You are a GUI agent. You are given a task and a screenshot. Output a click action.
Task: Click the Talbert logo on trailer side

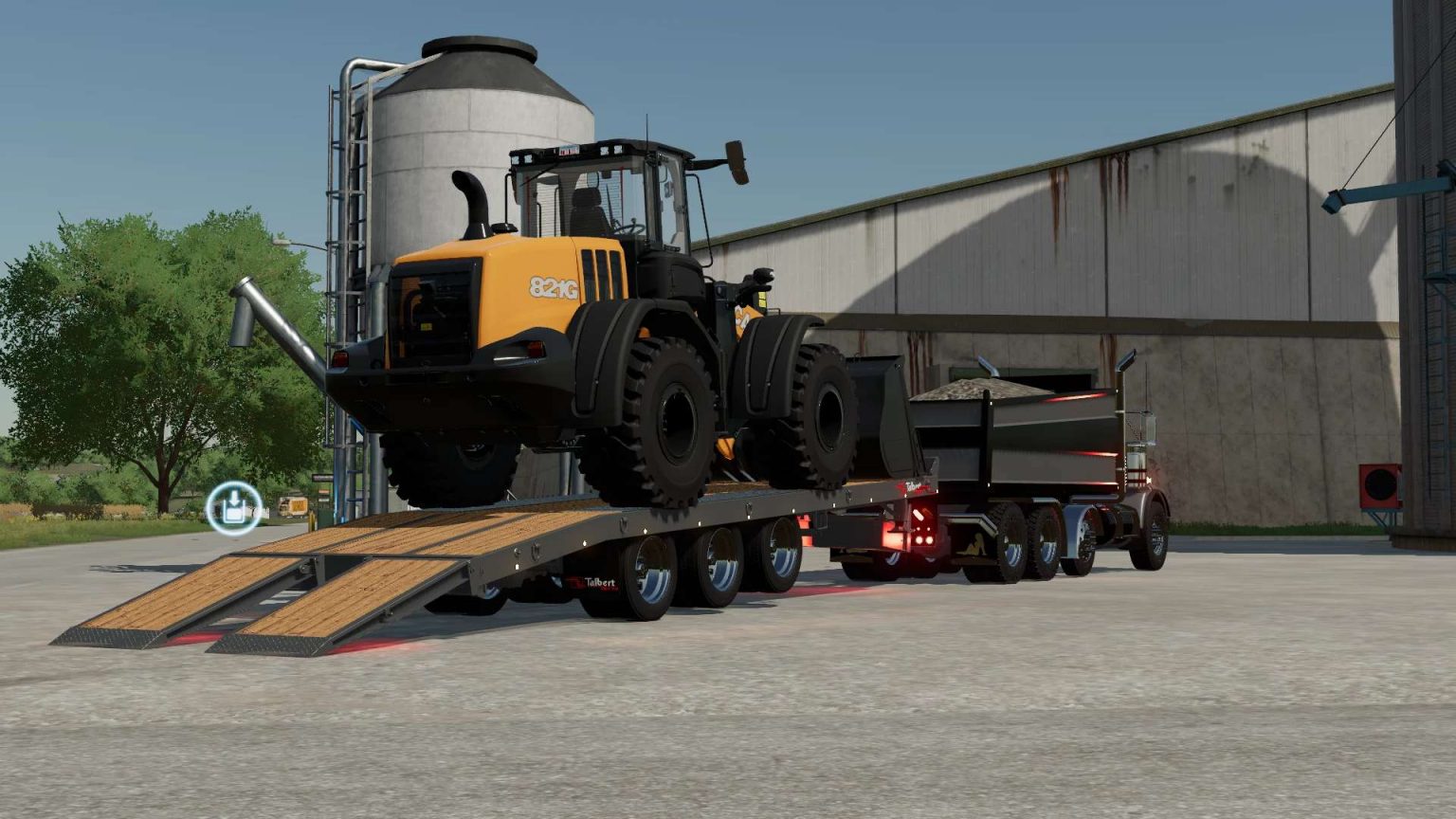tap(597, 582)
